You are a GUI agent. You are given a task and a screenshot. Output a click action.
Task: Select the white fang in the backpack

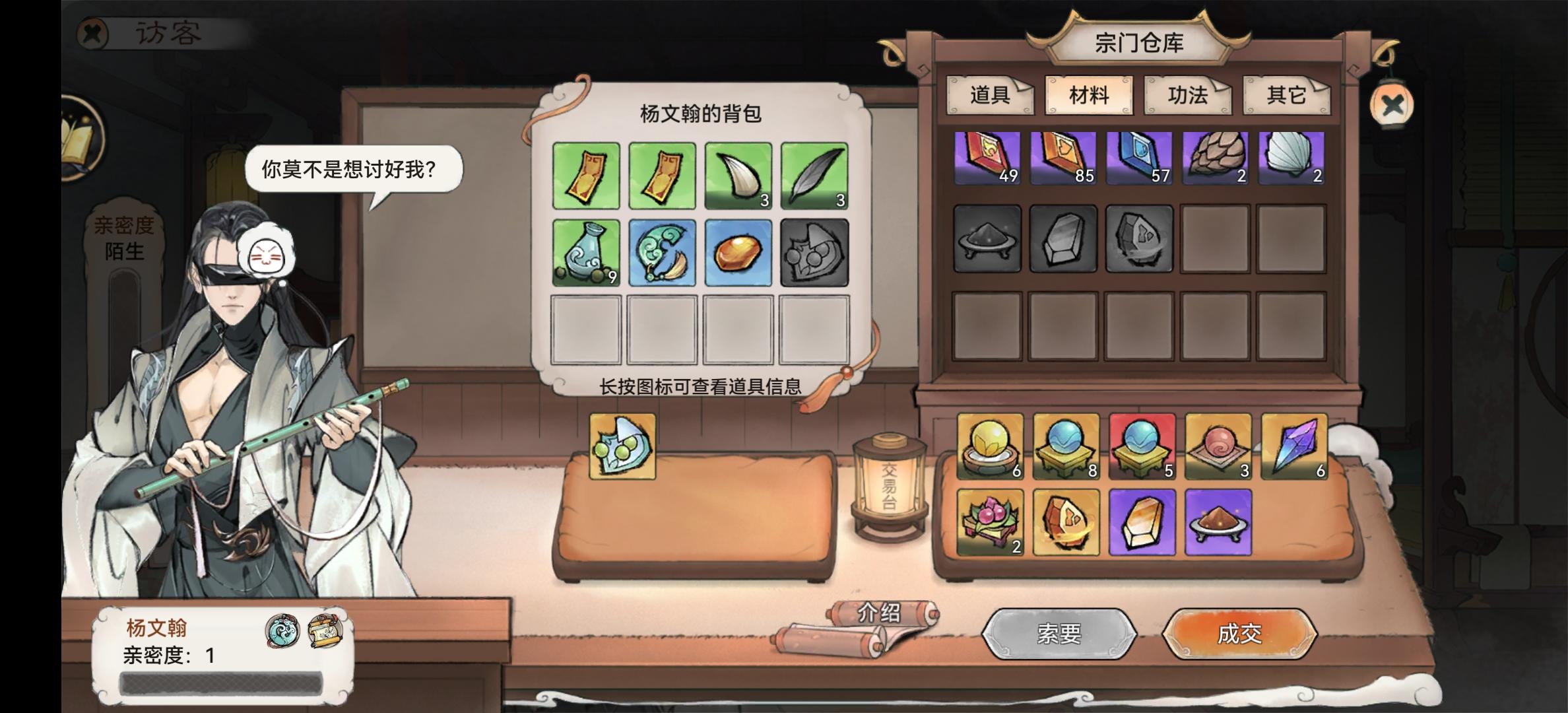[x=738, y=176]
